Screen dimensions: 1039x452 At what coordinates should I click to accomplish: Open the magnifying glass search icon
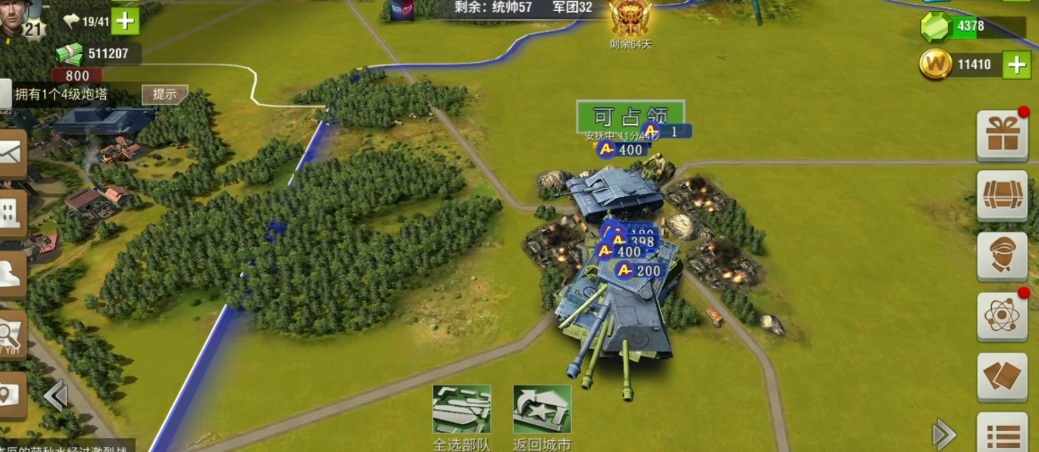coord(11,332)
